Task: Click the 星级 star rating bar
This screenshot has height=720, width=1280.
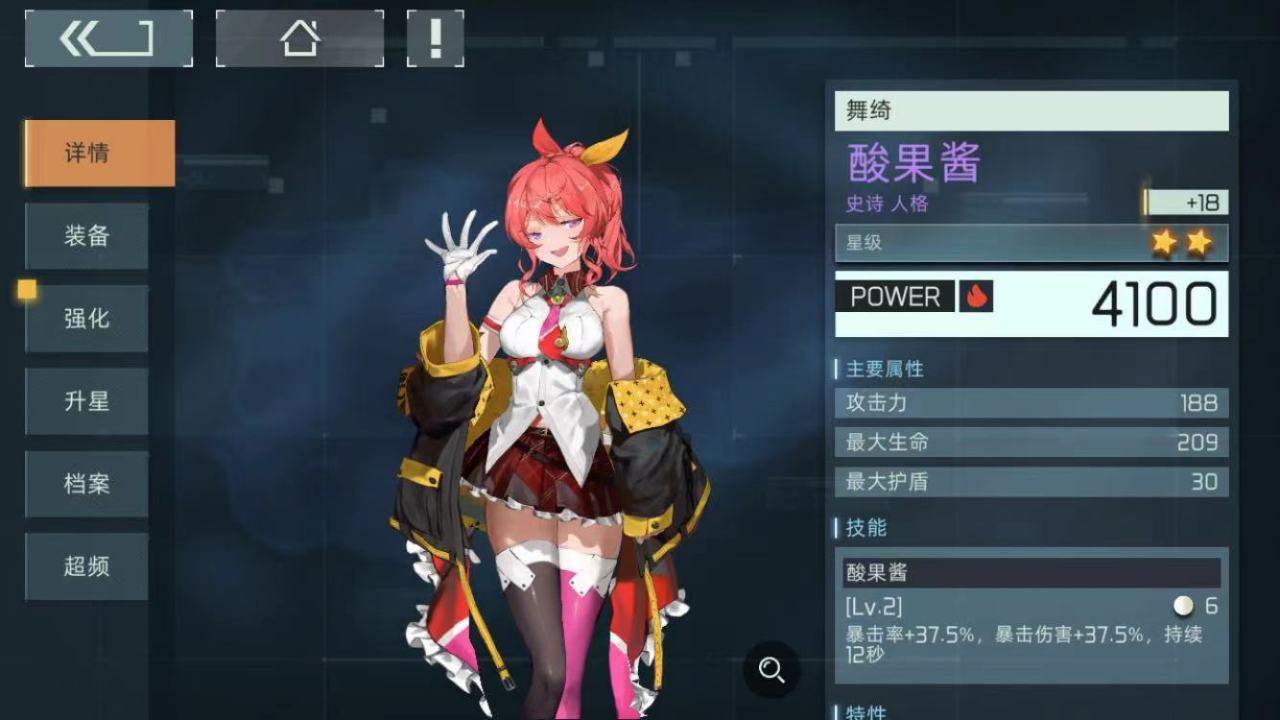Action: click(x=1030, y=241)
